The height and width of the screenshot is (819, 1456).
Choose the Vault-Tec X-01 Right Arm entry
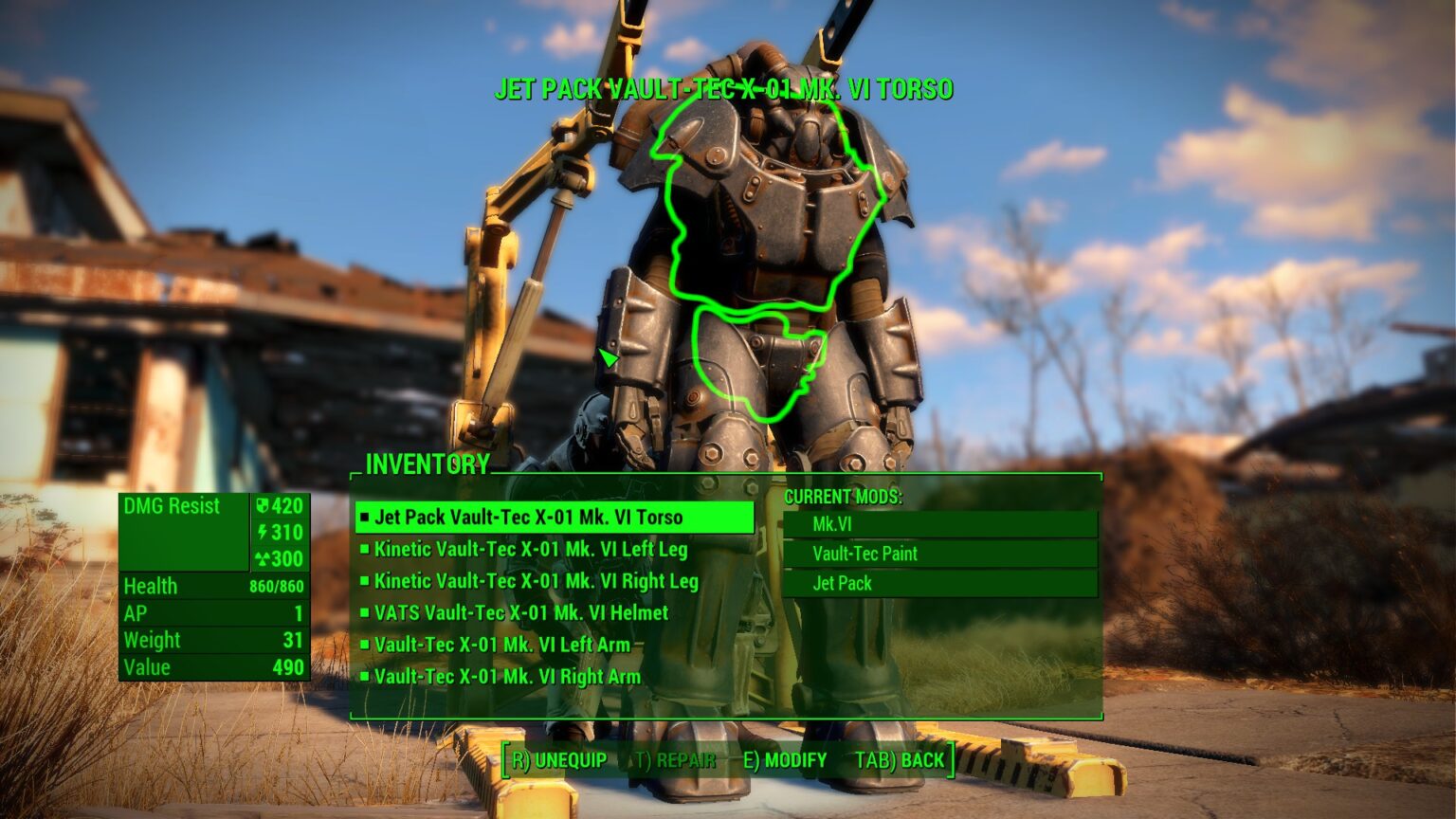pos(507,677)
